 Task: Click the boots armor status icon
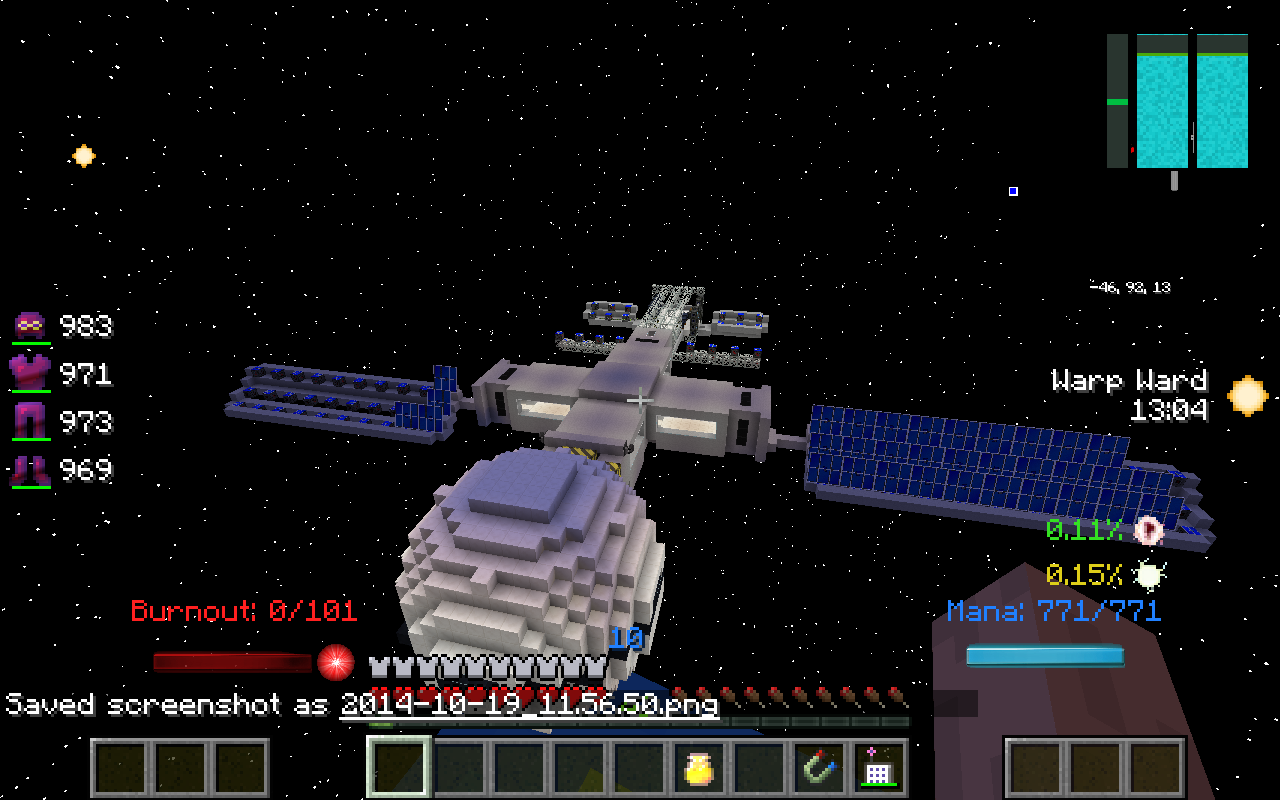click(x=32, y=469)
